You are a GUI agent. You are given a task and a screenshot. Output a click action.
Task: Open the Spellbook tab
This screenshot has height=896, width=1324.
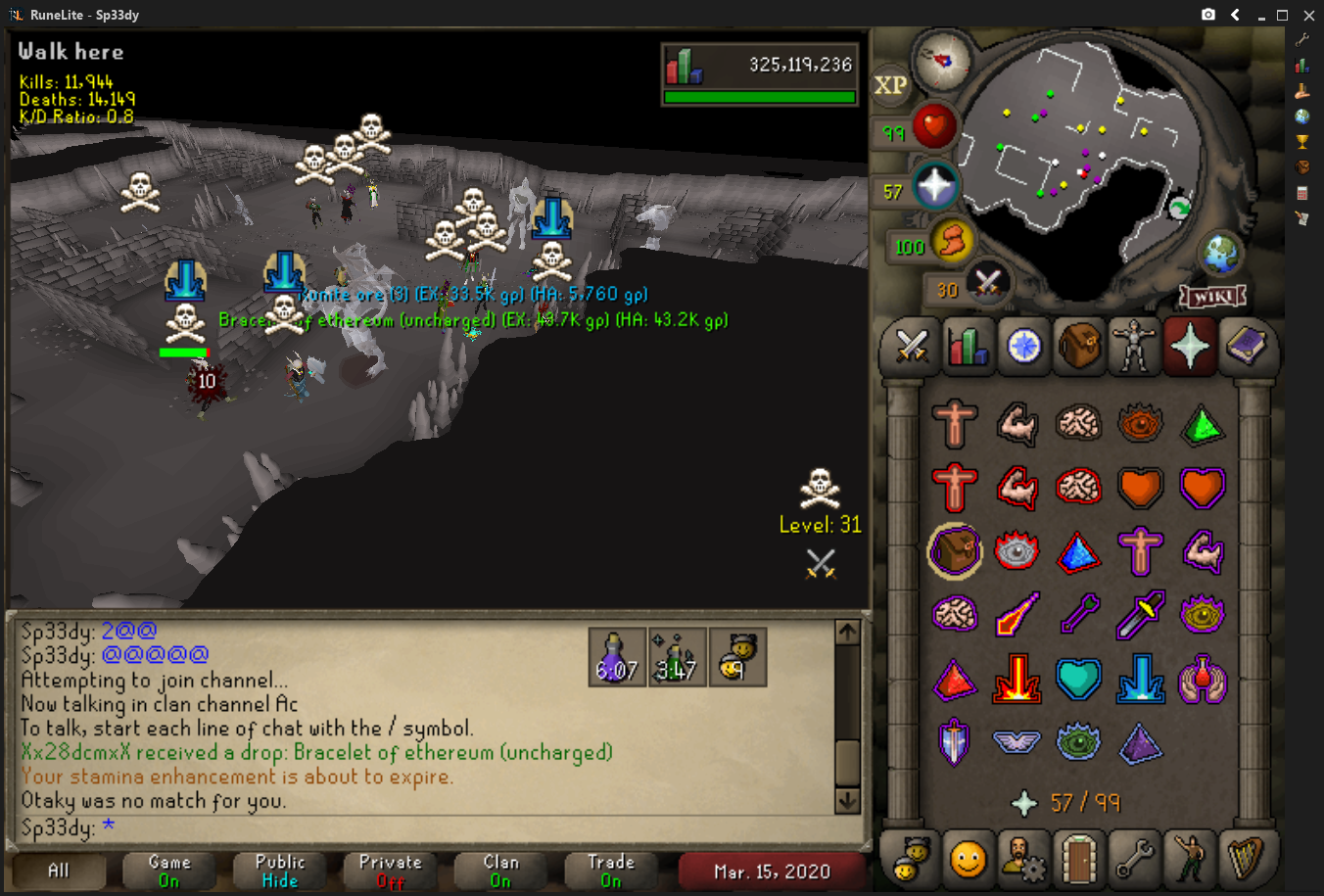[x=1245, y=347]
